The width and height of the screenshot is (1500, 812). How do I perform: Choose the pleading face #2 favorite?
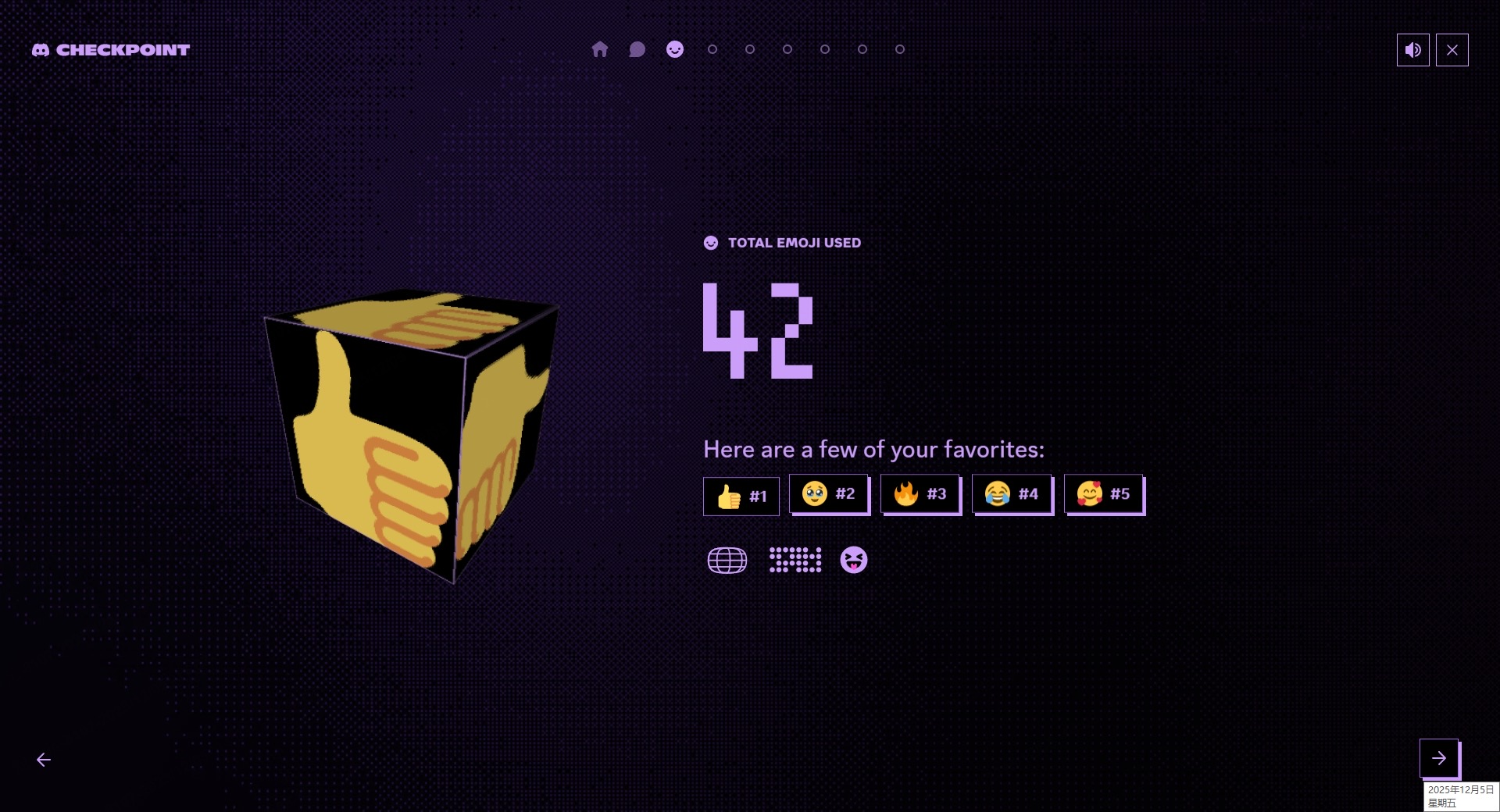[x=828, y=493]
